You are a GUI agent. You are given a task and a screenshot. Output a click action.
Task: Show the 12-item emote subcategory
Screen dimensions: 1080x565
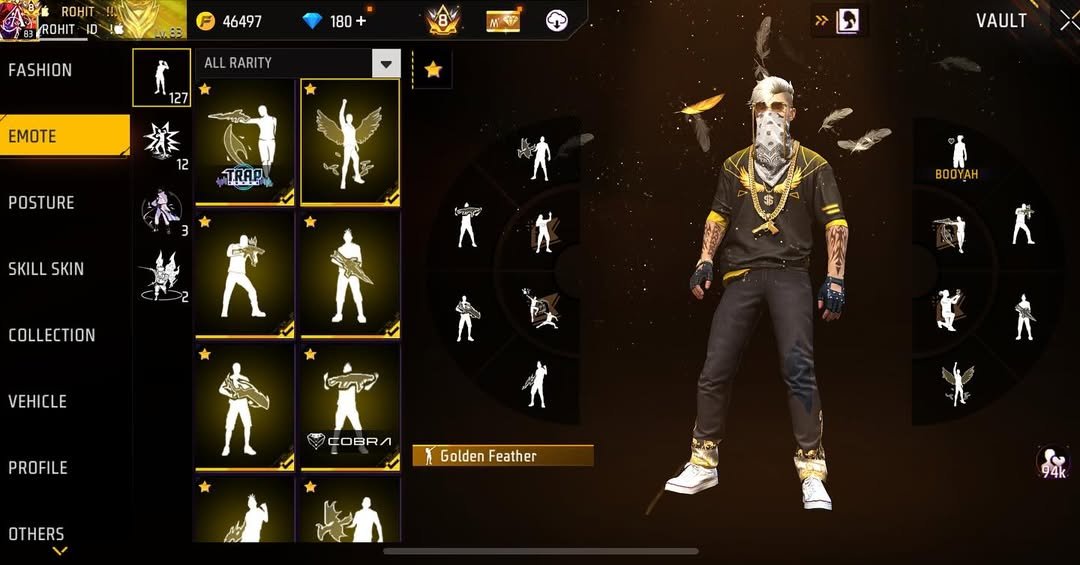pyautogui.click(x=161, y=143)
